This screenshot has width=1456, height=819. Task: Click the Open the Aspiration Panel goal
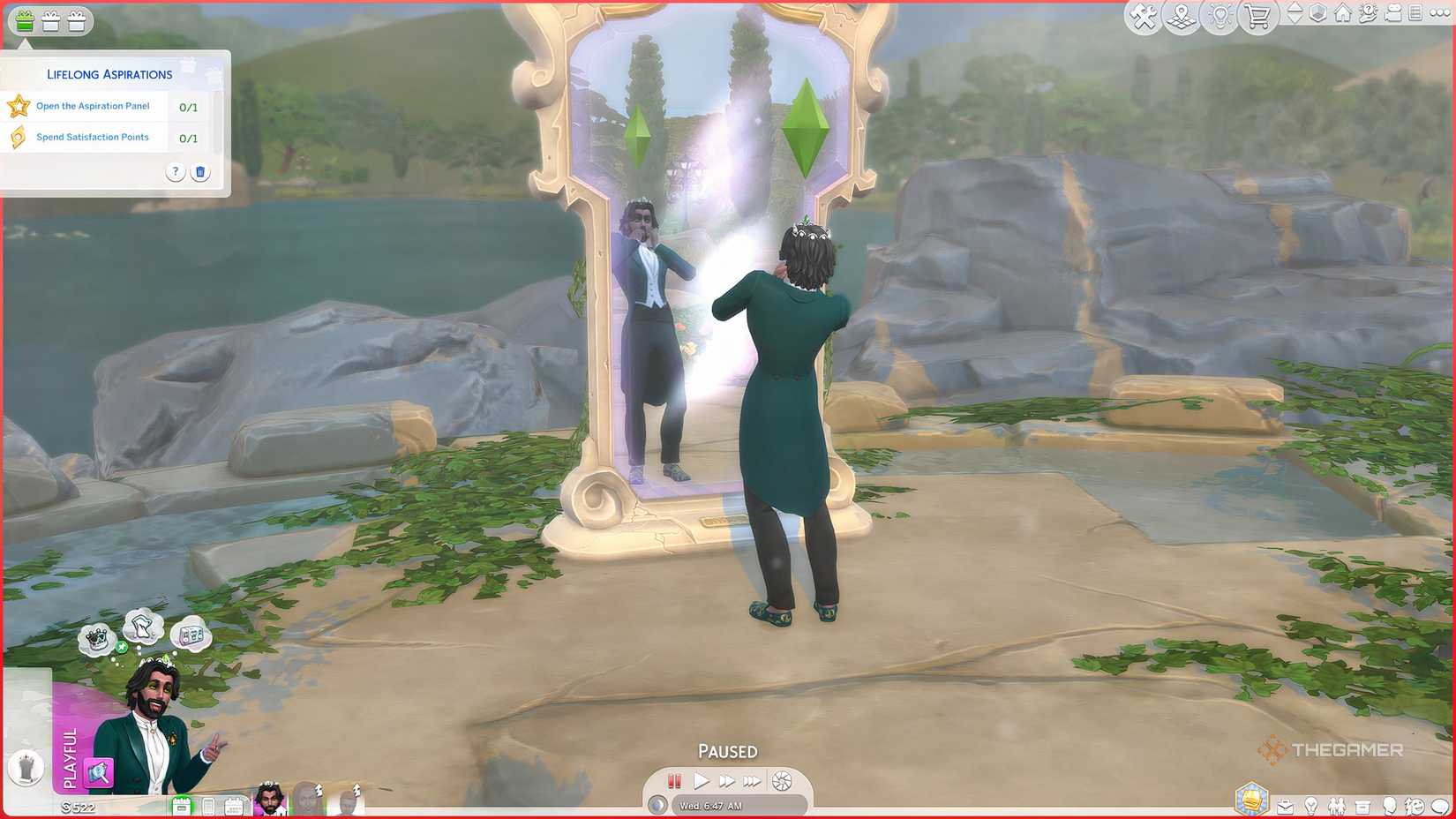(x=93, y=106)
